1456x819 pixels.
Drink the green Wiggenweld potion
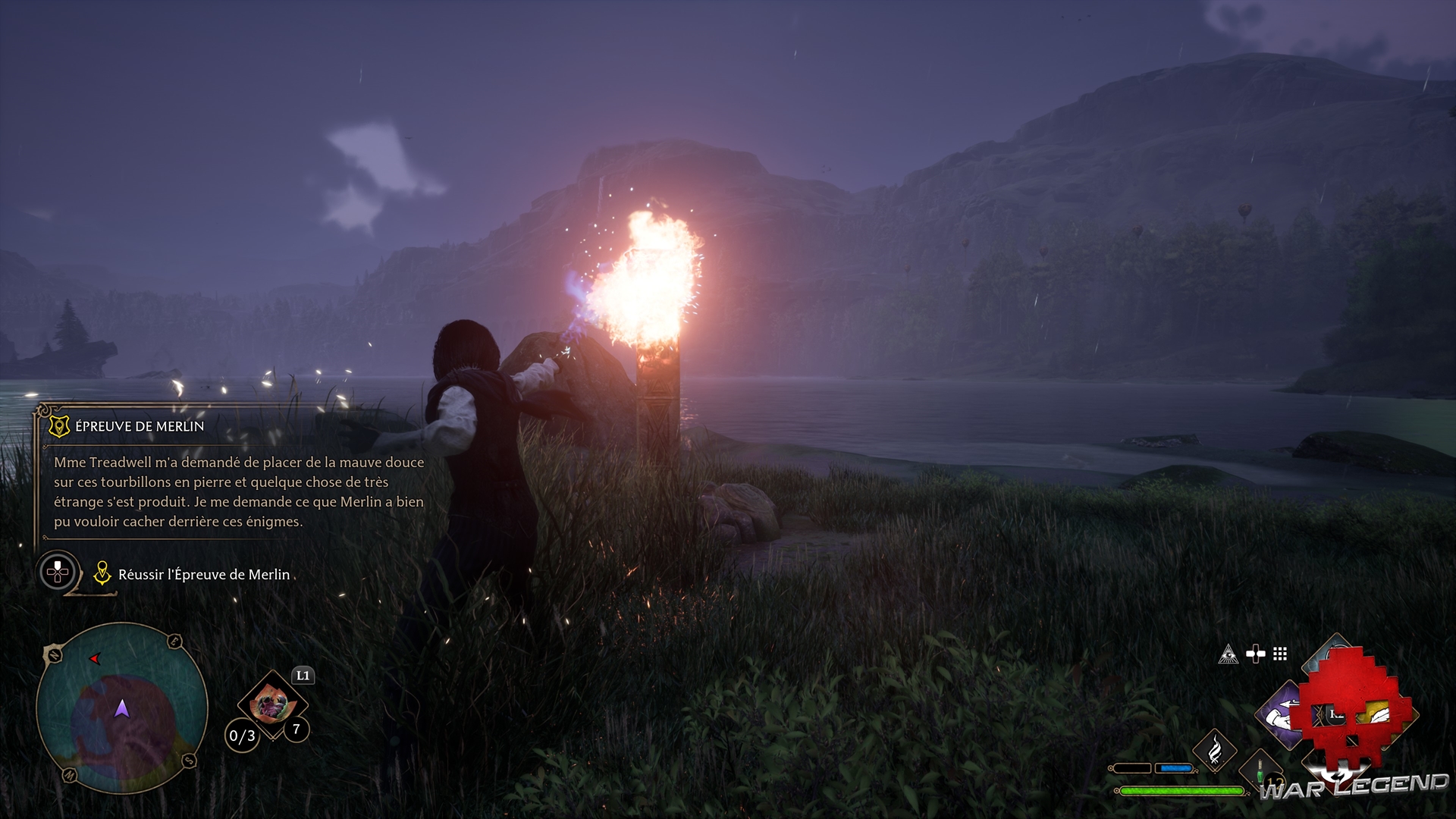tap(1260, 772)
